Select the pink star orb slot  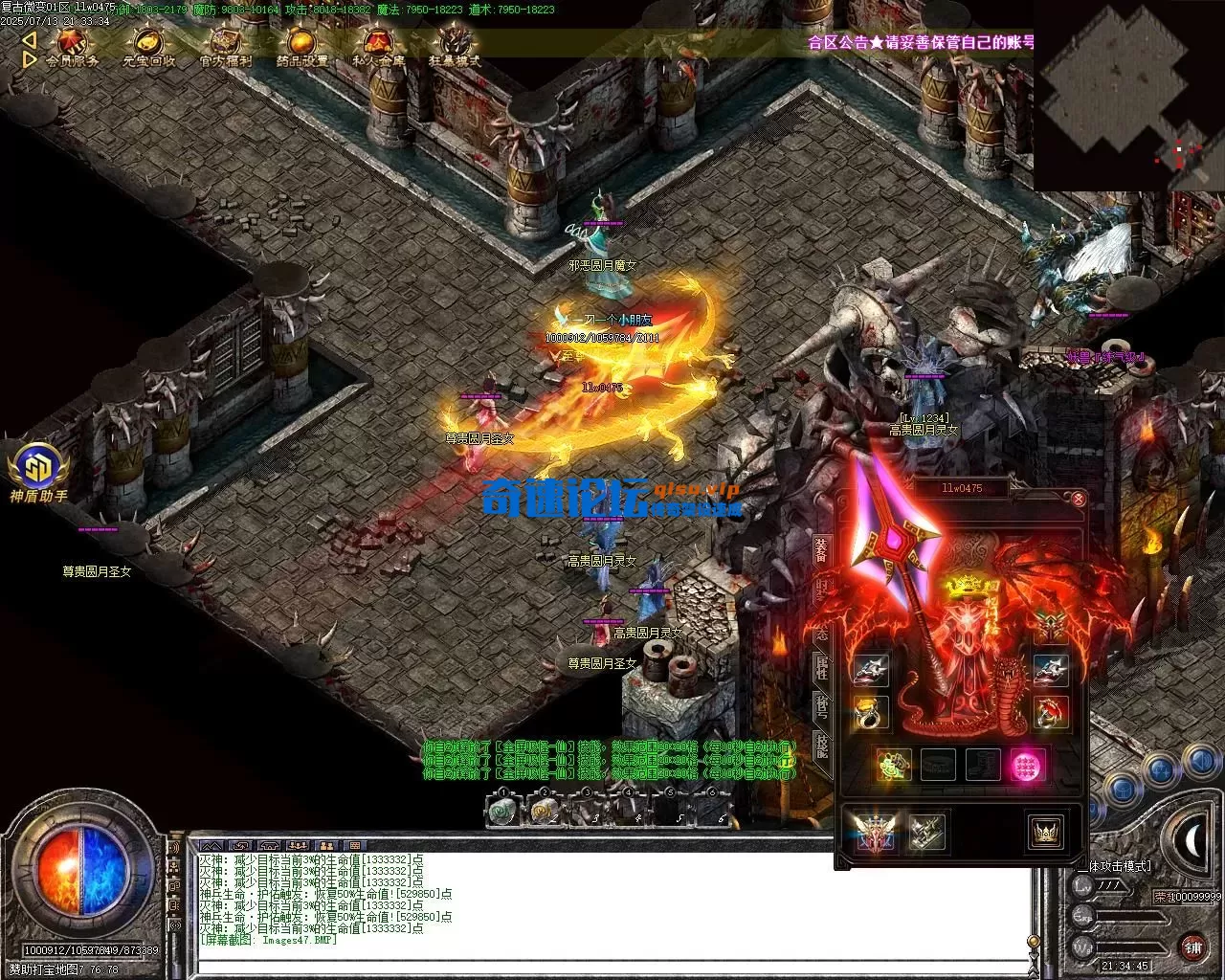[1026, 766]
